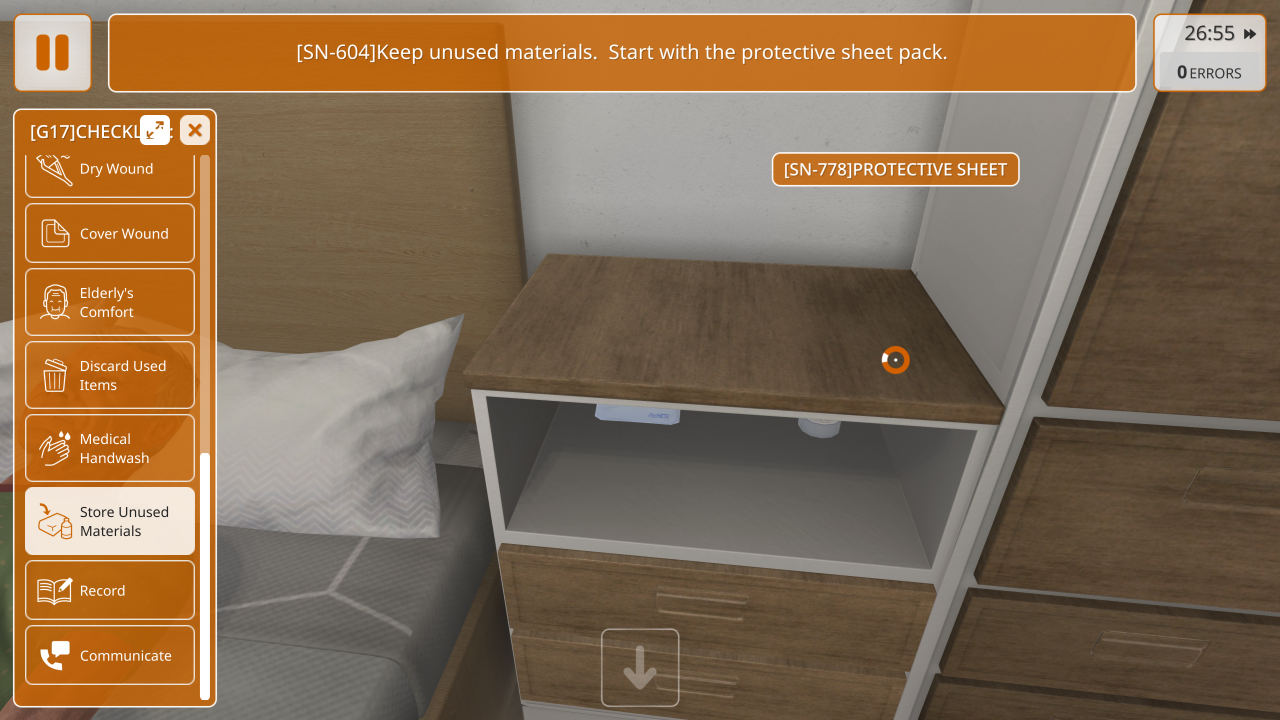1280x720 pixels.
Task: Close the checklist panel
Action: click(x=195, y=130)
